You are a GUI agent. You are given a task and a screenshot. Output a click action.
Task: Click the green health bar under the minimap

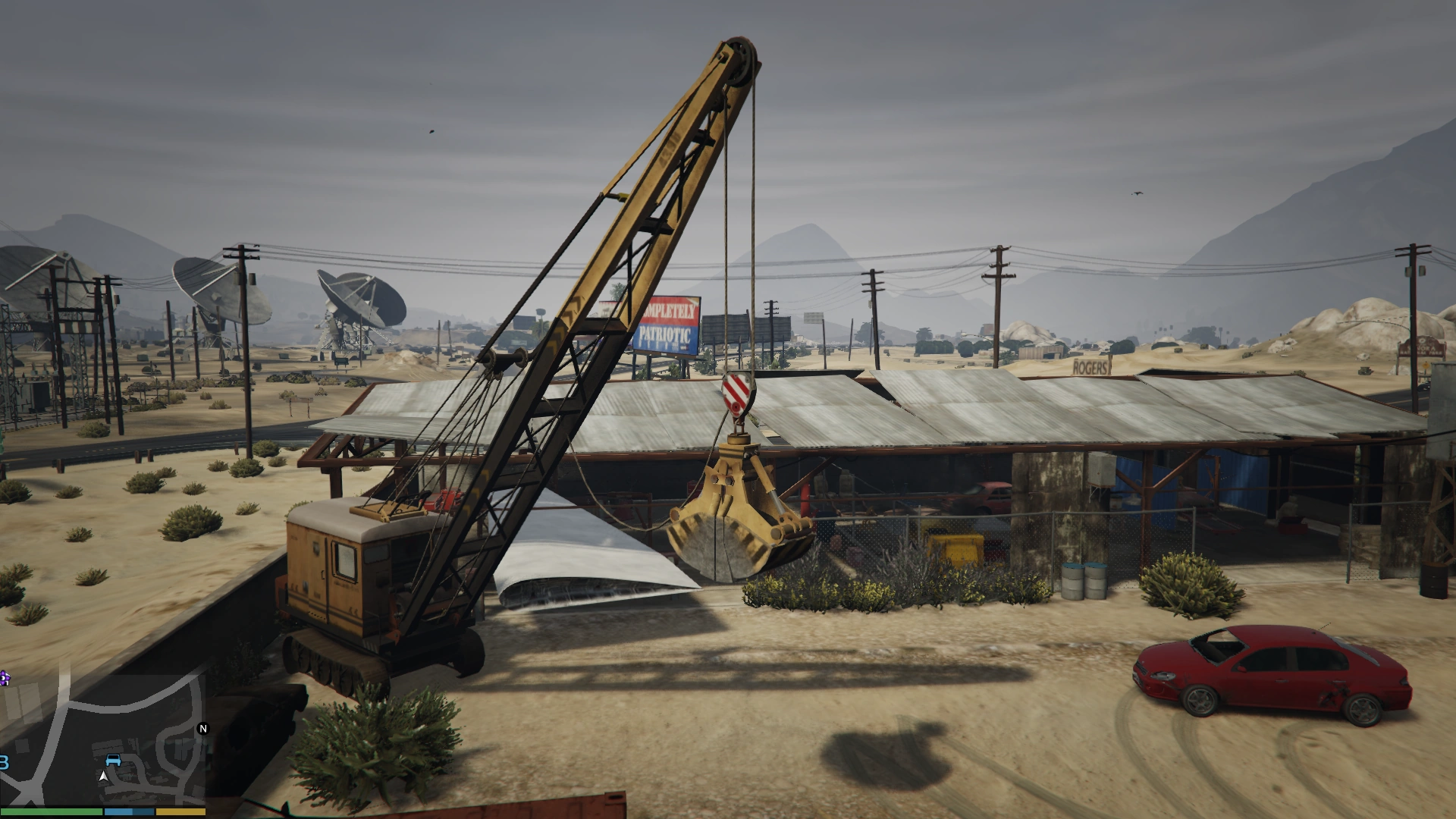52,813
